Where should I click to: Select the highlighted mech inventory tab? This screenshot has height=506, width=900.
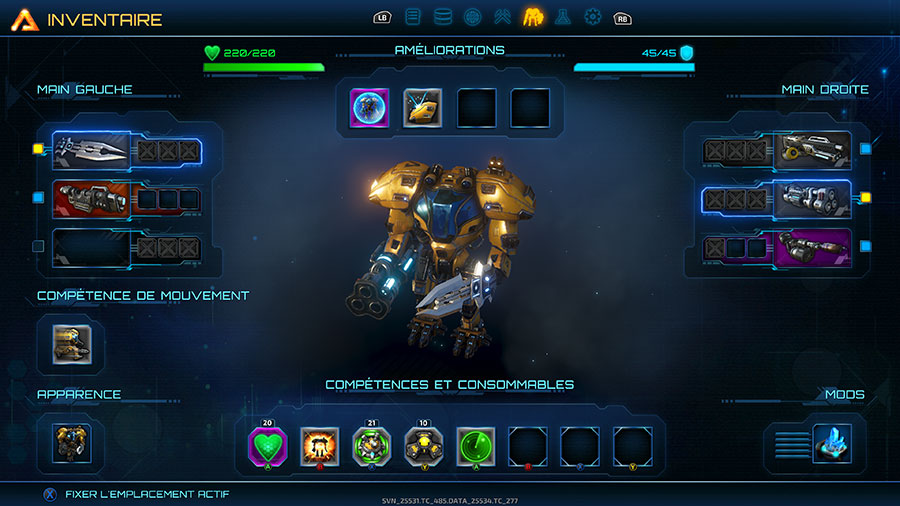533,17
